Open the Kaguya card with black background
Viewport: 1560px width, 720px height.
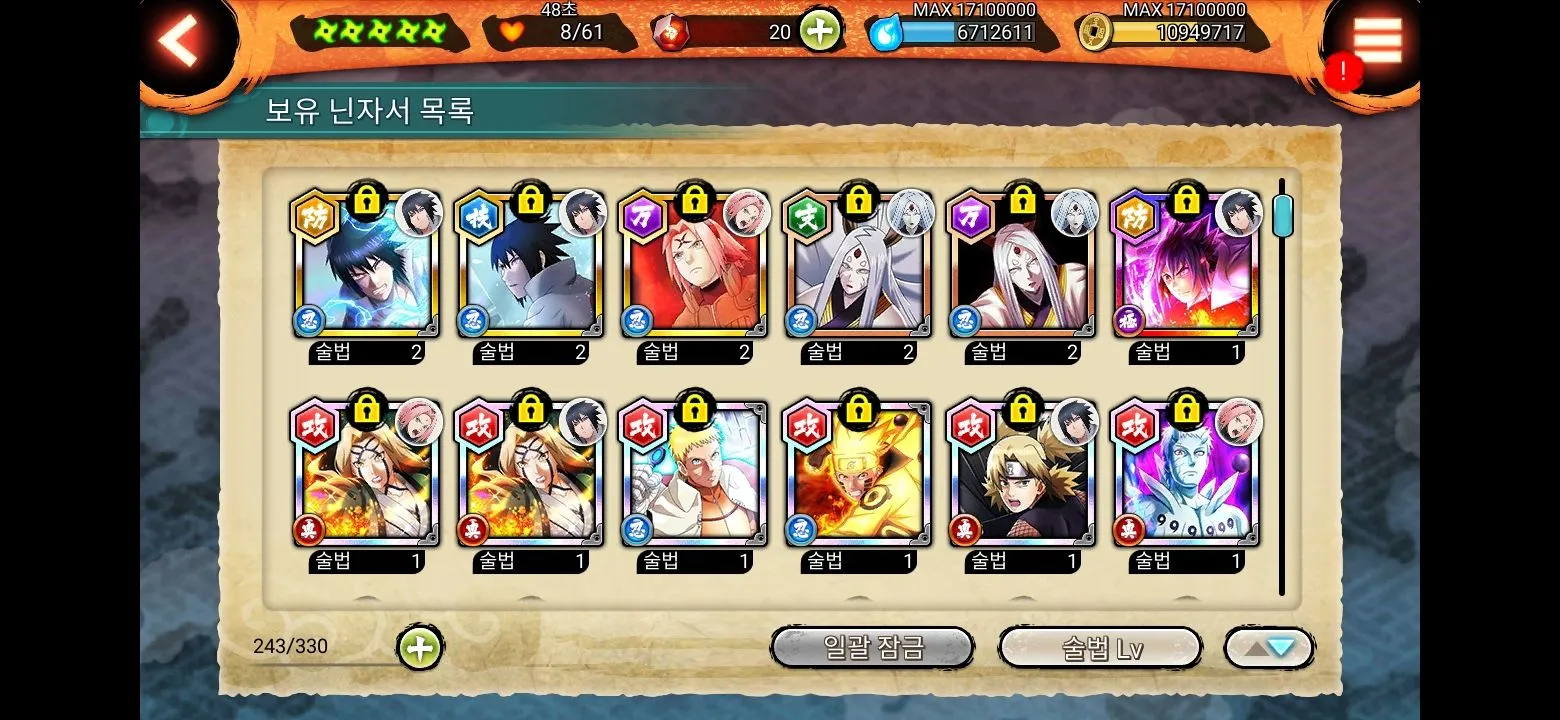1021,266
